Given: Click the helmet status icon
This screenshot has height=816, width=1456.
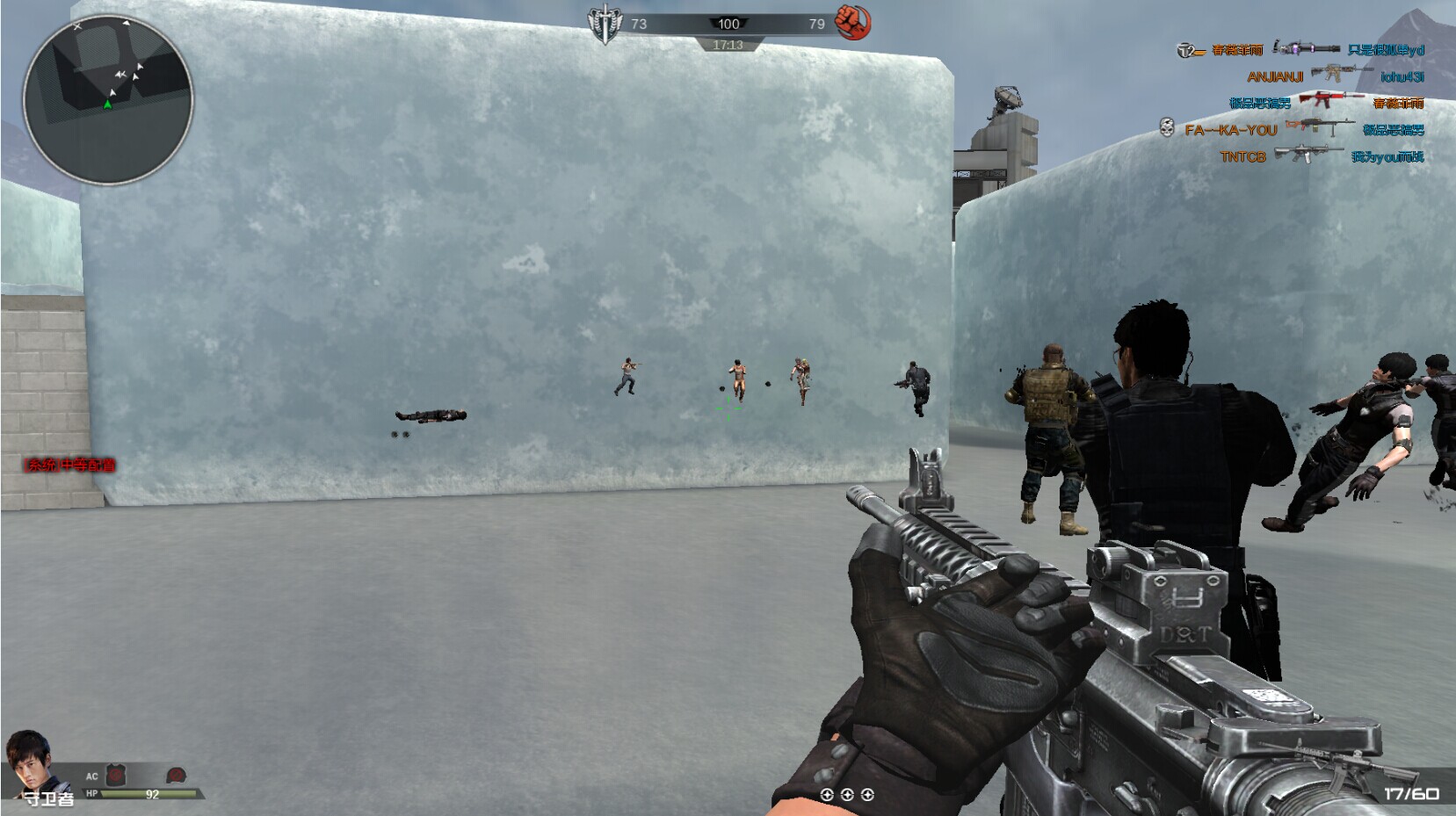Looking at the screenshot, I should (x=176, y=776).
